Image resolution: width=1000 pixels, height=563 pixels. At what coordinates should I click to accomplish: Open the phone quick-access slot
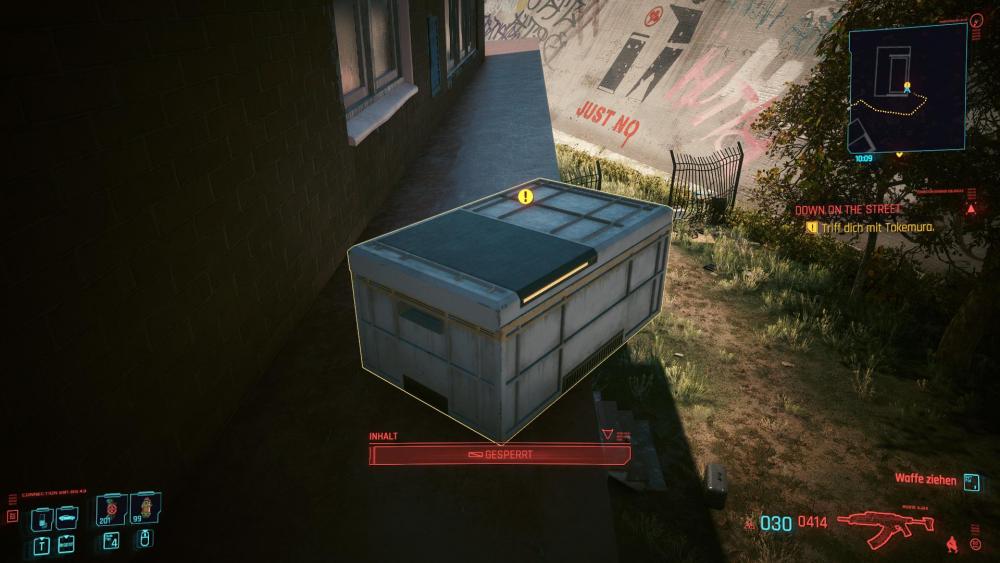click(41, 519)
